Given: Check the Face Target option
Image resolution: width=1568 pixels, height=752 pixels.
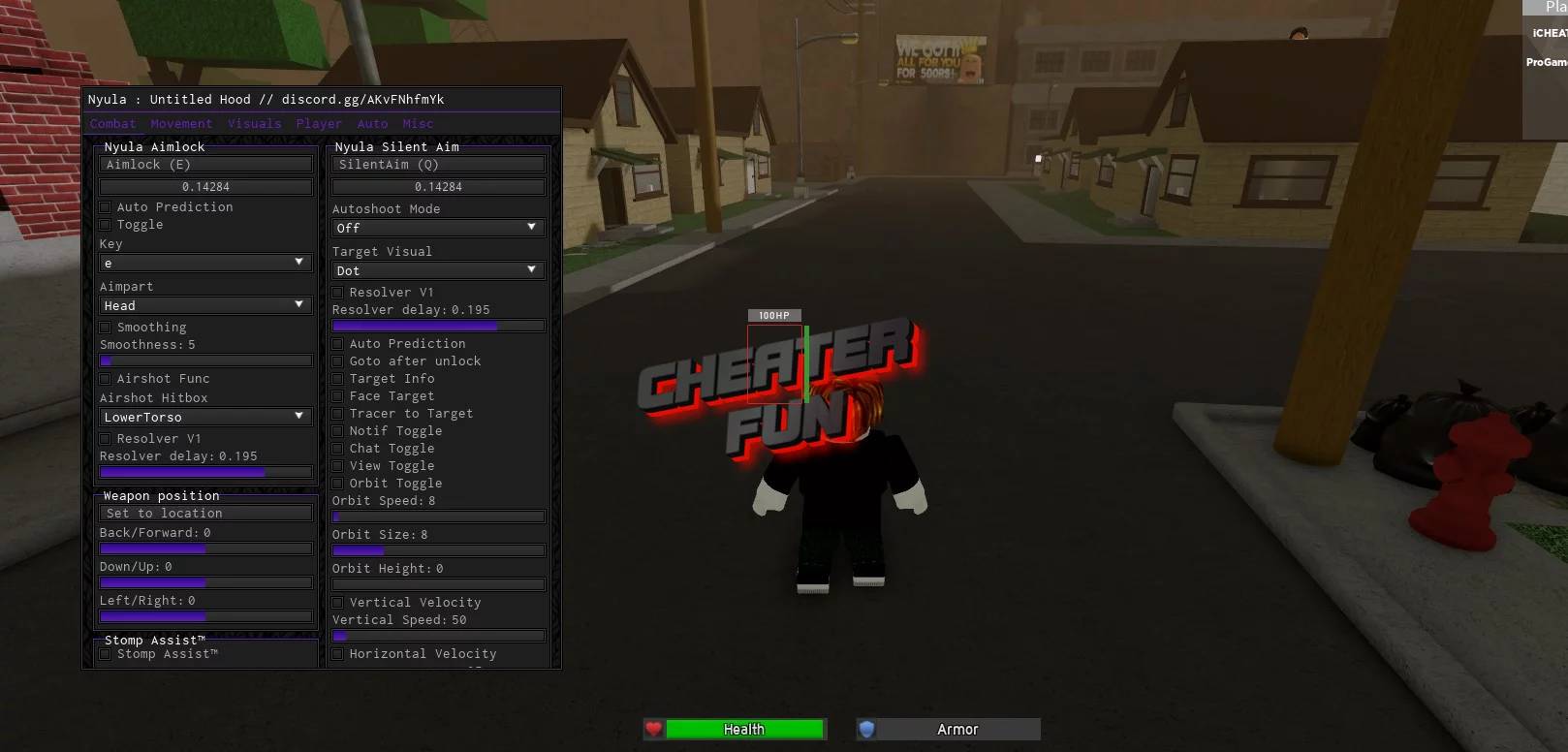Looking at the screenshot, I should click(337, 395).
